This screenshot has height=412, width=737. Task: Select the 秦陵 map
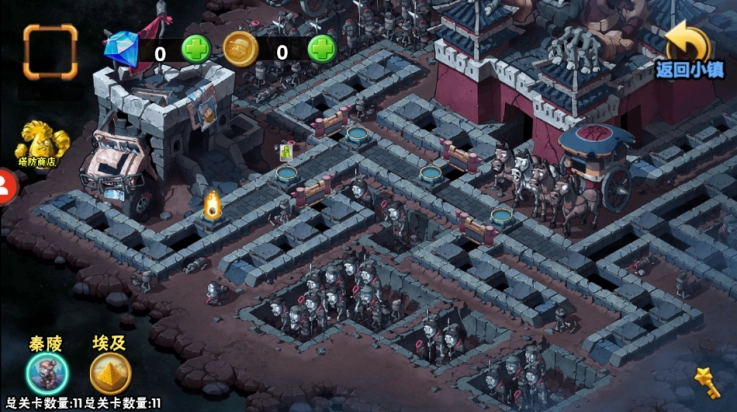point(47,372)
